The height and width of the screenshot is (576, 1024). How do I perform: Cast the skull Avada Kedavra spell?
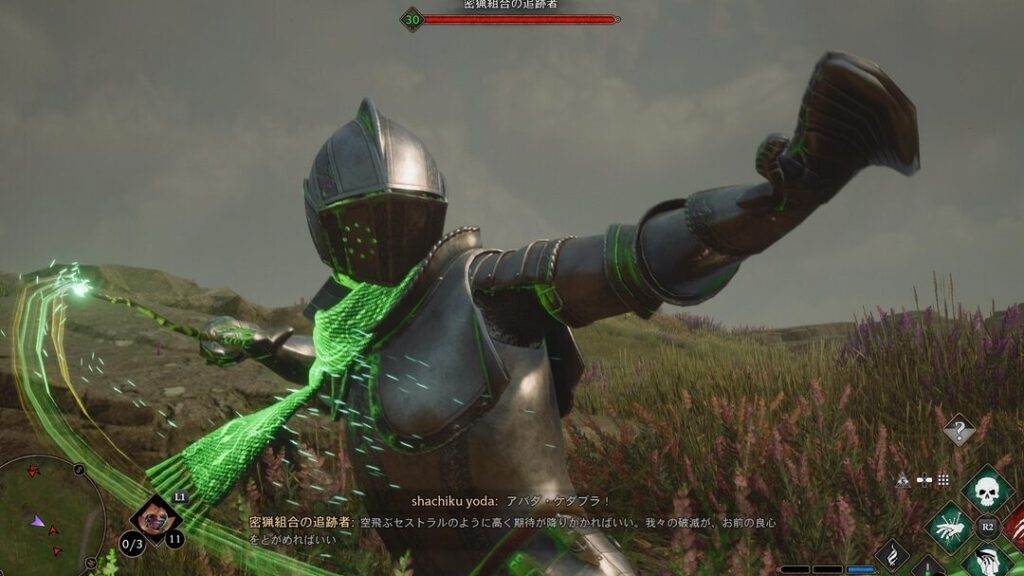click(x=985, y=489)
